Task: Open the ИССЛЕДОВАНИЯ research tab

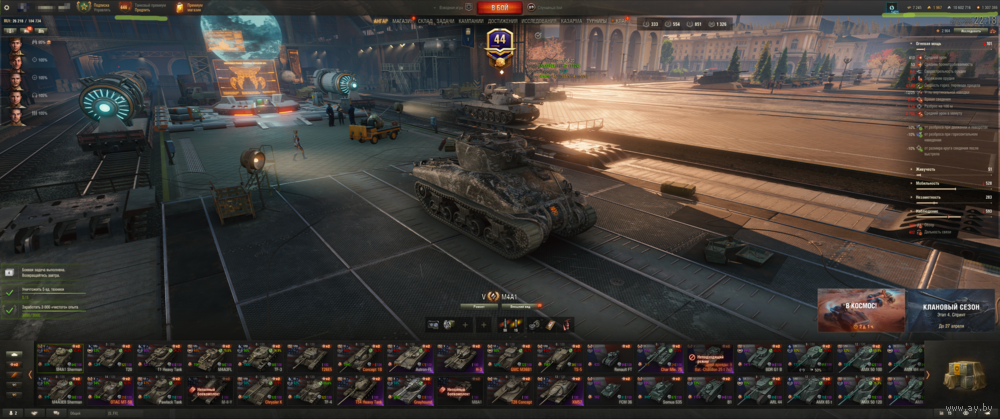Action: click(x=539, y=20)
